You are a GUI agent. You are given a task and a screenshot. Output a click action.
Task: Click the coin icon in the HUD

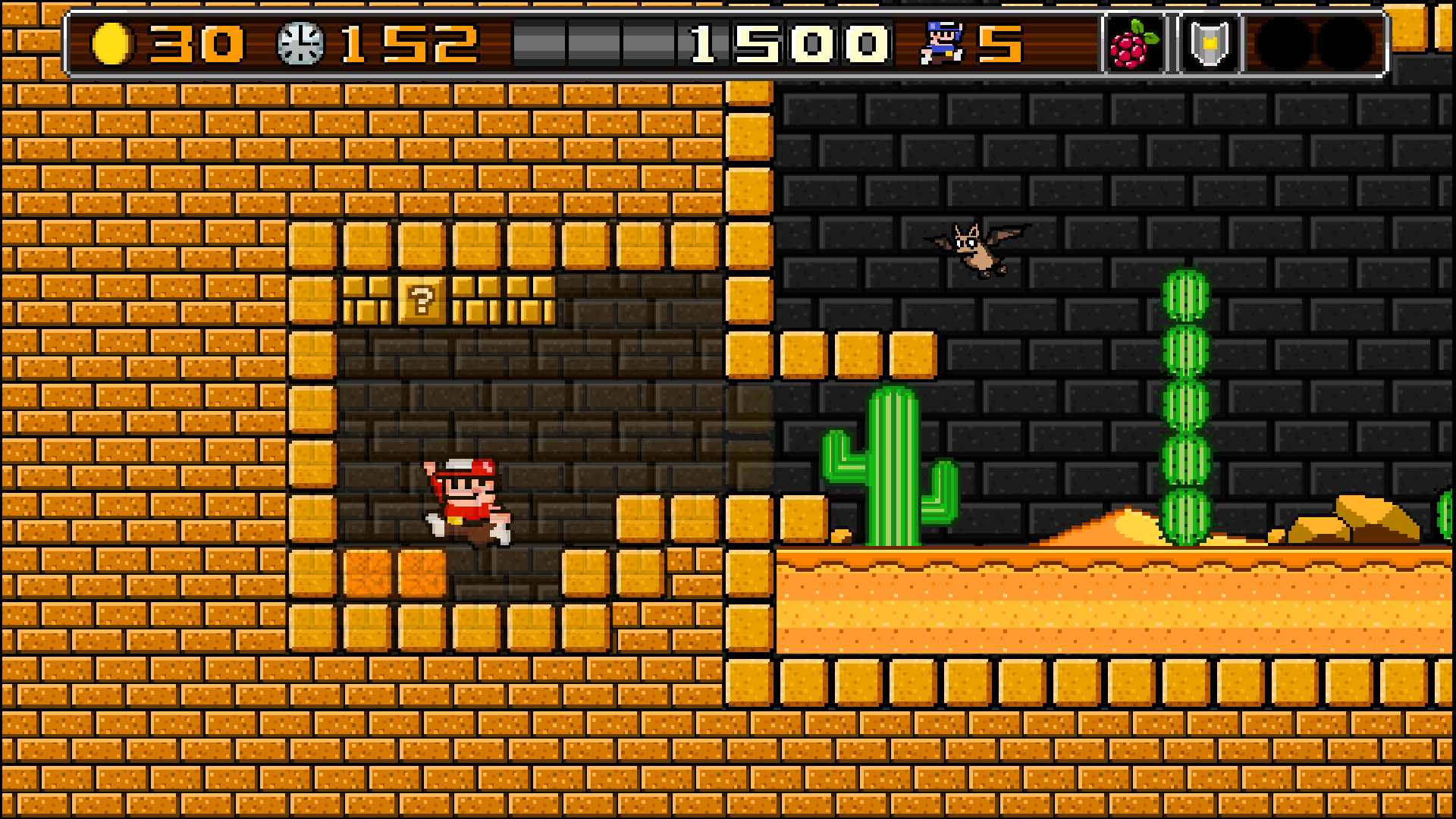114,43
